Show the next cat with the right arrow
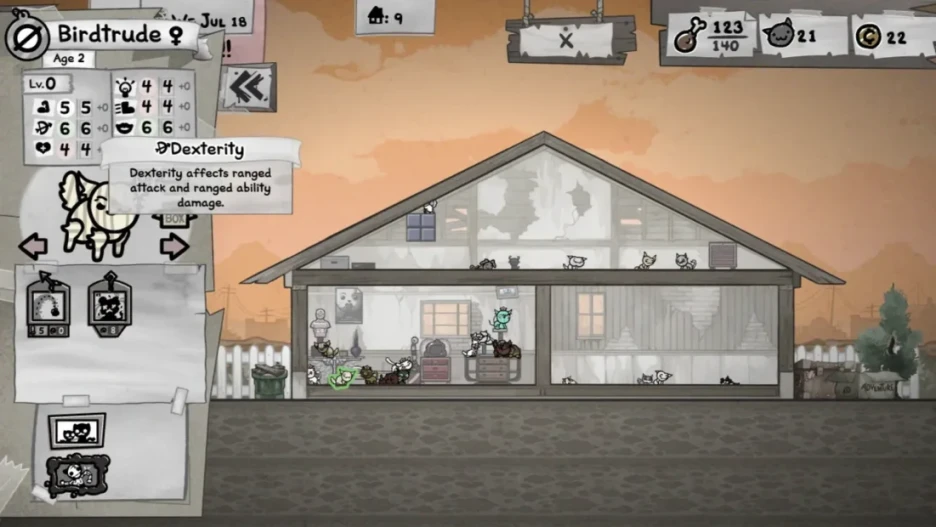 [x=174, y=246]
